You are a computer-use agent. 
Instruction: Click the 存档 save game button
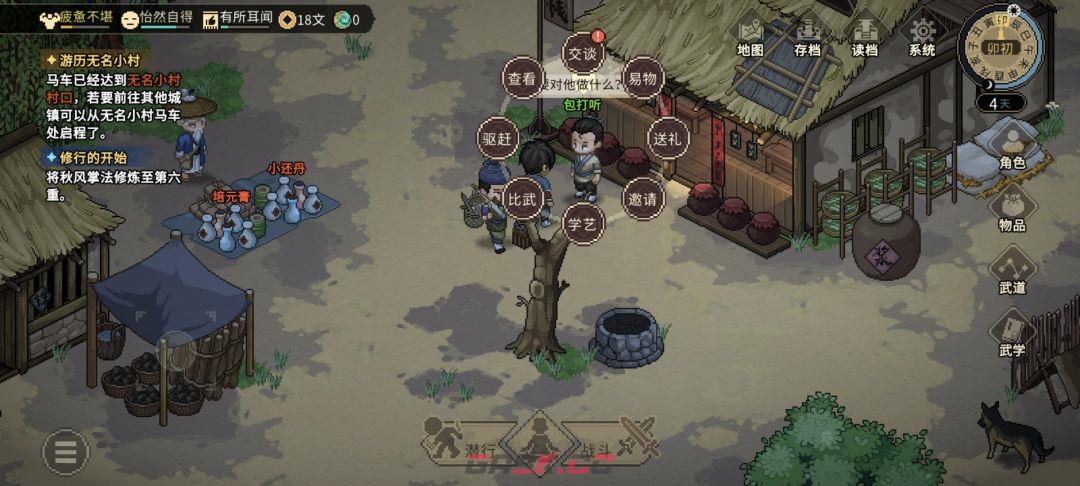pos(807,37)
